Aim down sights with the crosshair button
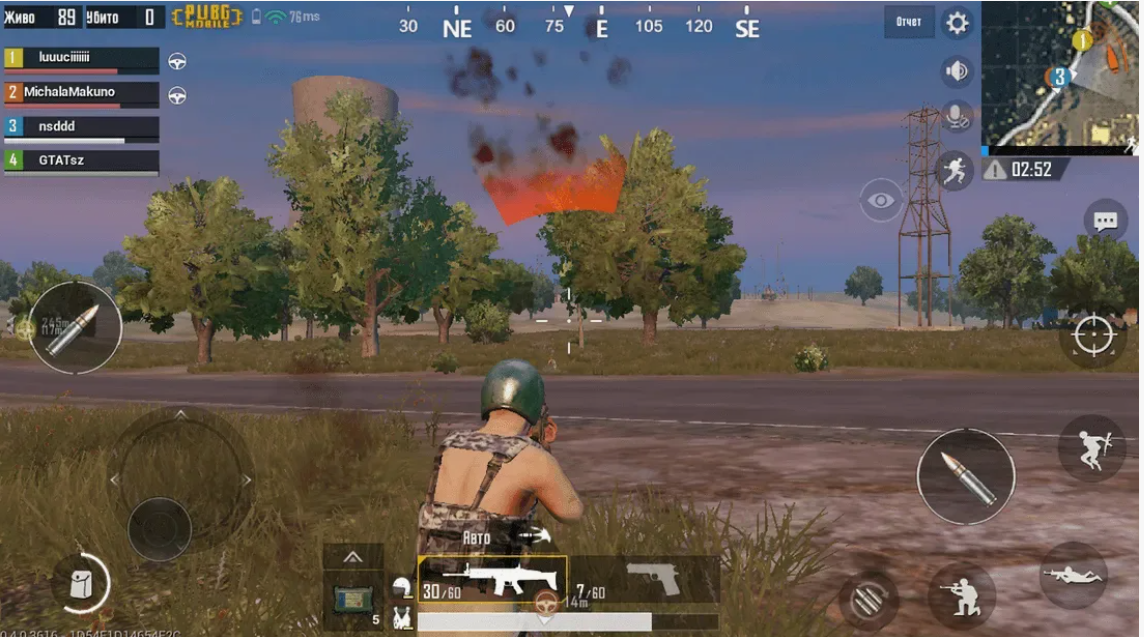This screenshot has width=1144, height=637. click(x=1092, y=336)
